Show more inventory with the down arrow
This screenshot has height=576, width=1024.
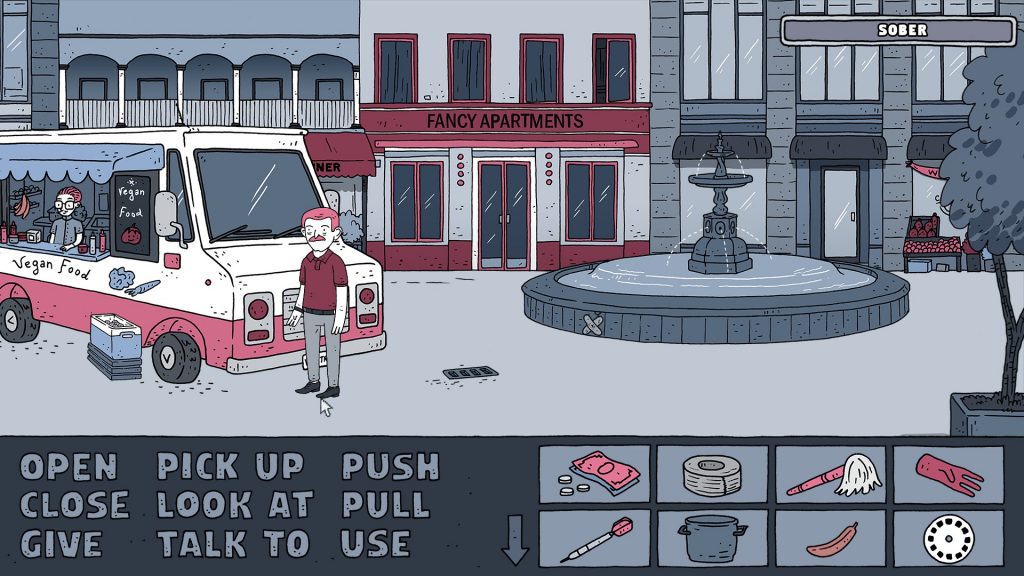tap(515, 540)
